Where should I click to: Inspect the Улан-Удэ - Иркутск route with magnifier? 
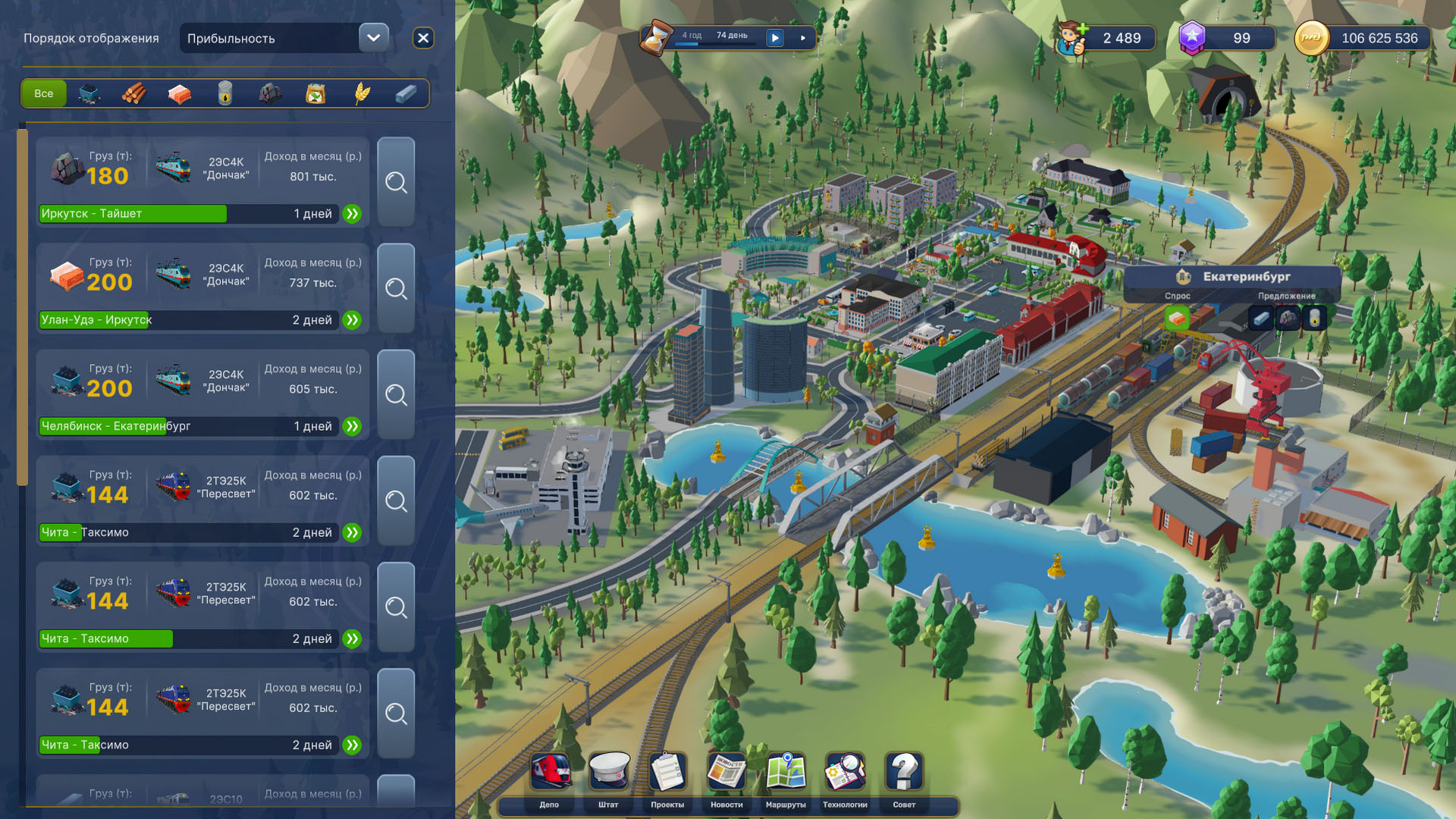pyautogui.click(x=396, y=288)
